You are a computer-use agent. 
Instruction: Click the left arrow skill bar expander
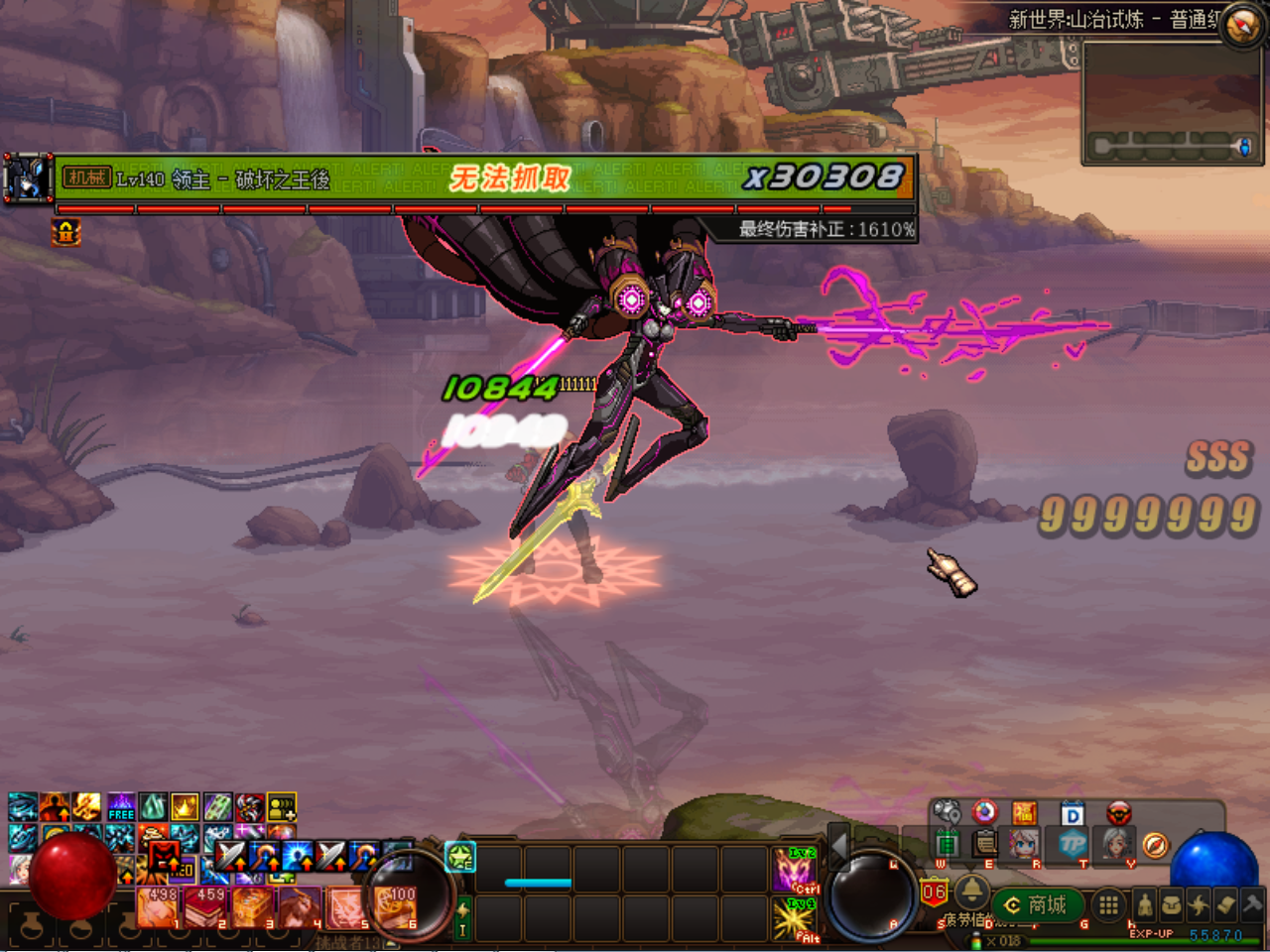coord(839,846)
